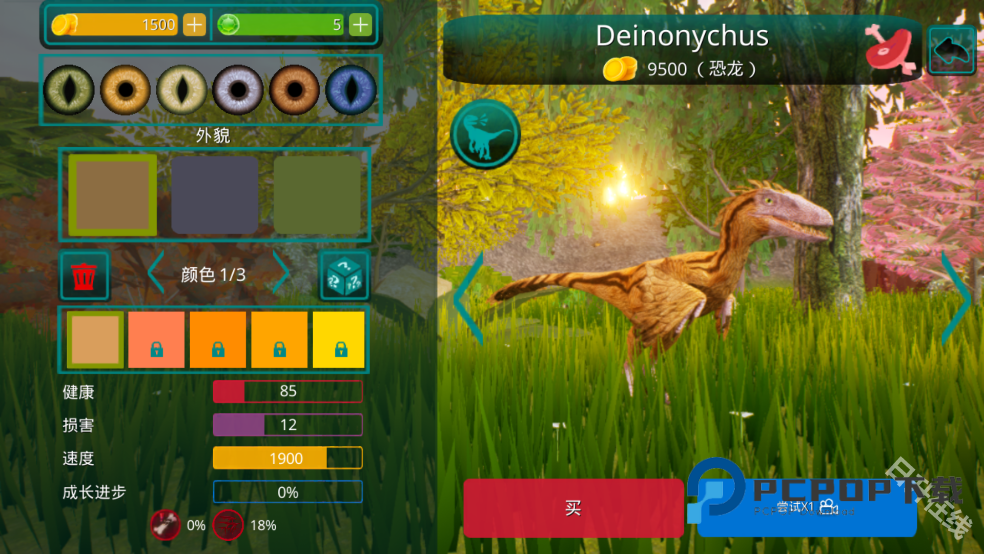Choose the locked salmon pink color swatch
Viewport: 984px width, 554px height.
(x=157, y=340)
